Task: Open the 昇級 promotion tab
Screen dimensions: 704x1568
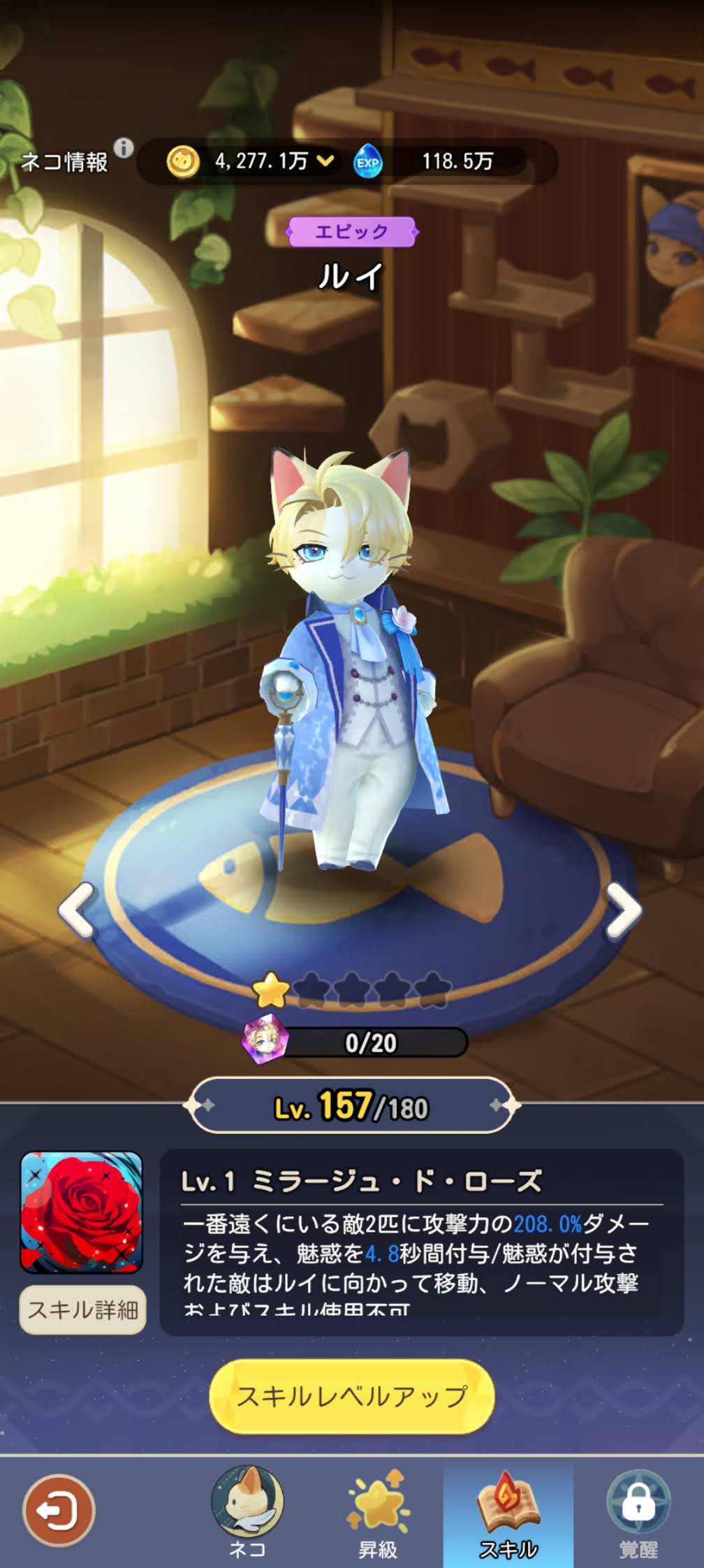Action: (378, 1511)
